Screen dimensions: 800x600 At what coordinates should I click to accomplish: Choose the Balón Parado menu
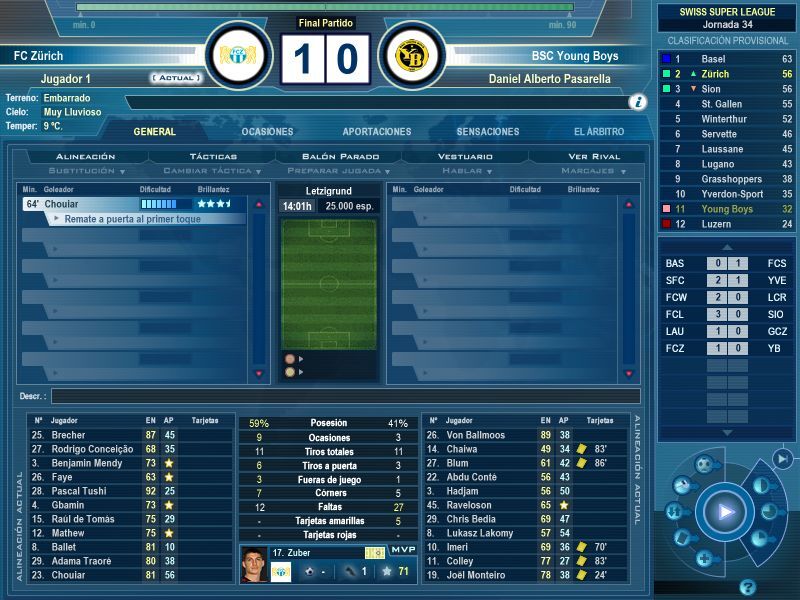(340, 157)
